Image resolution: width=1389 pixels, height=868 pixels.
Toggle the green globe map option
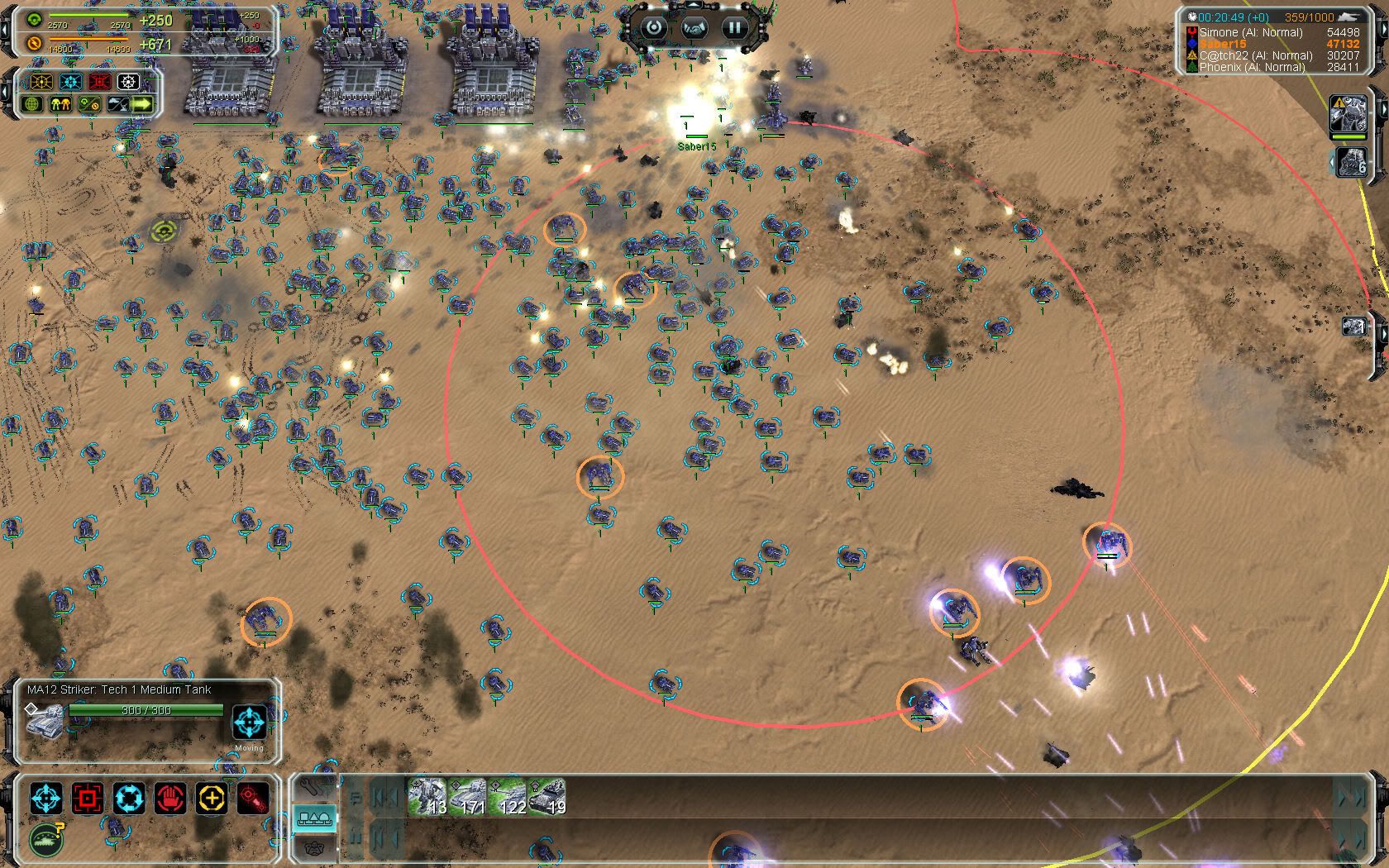(x=33, y=105)
